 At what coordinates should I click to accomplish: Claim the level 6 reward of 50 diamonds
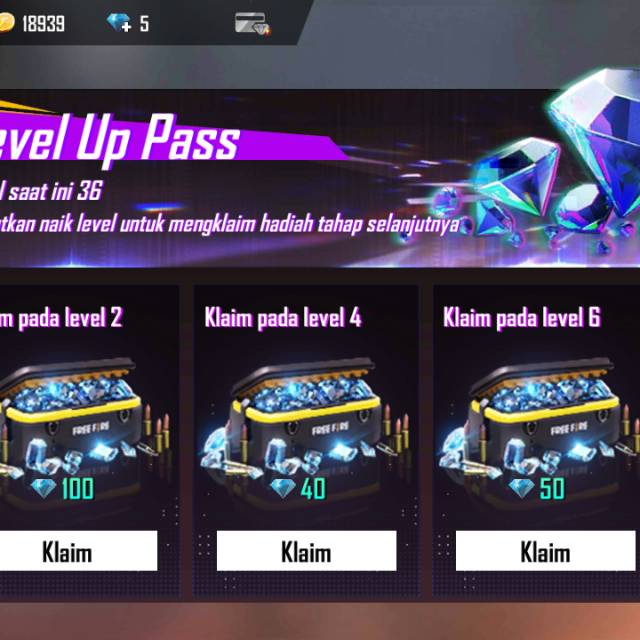click(x=545, y=551)
